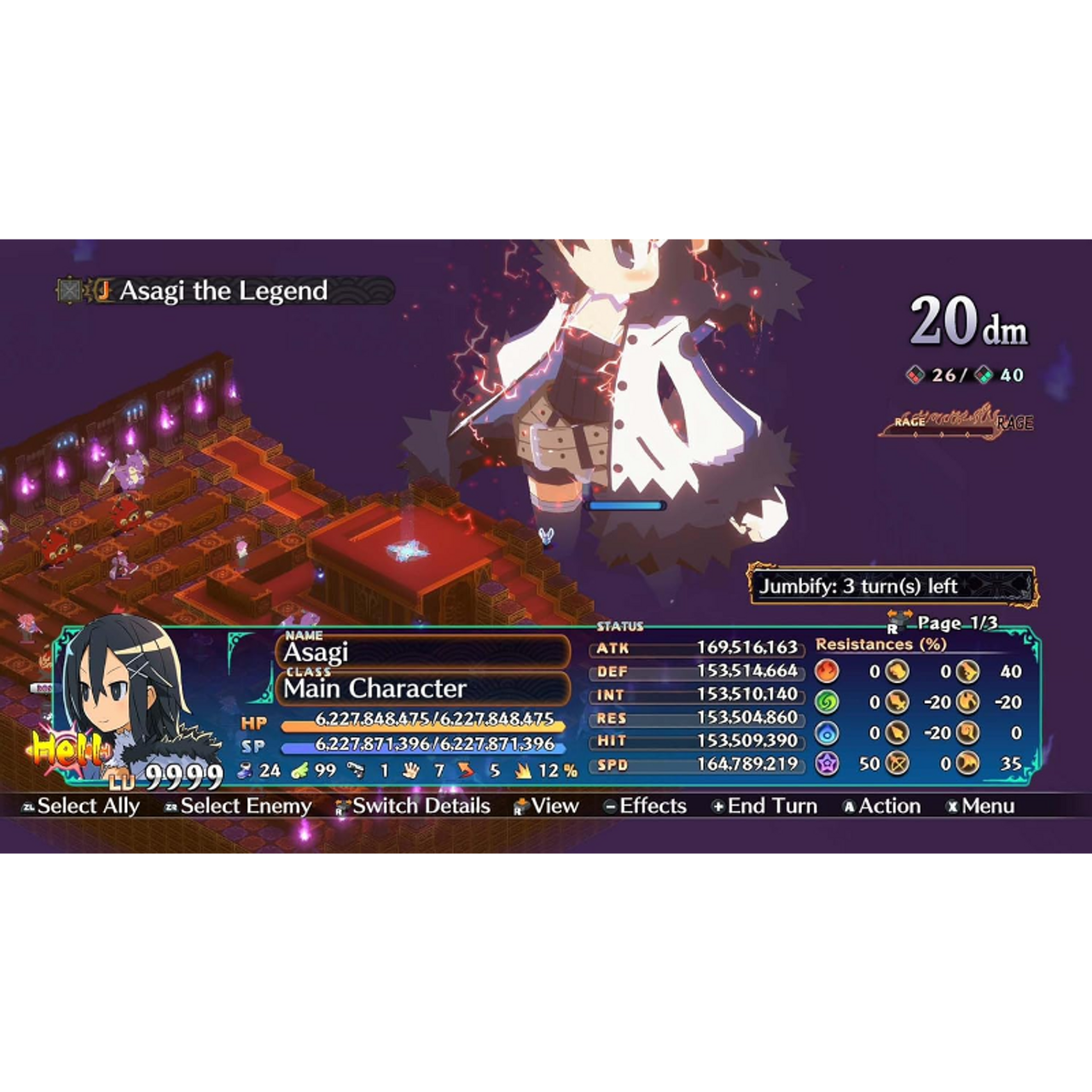Click the Select Enemy command
The width and height of the screenshot is (1092, 1092).
coord(238,806)
